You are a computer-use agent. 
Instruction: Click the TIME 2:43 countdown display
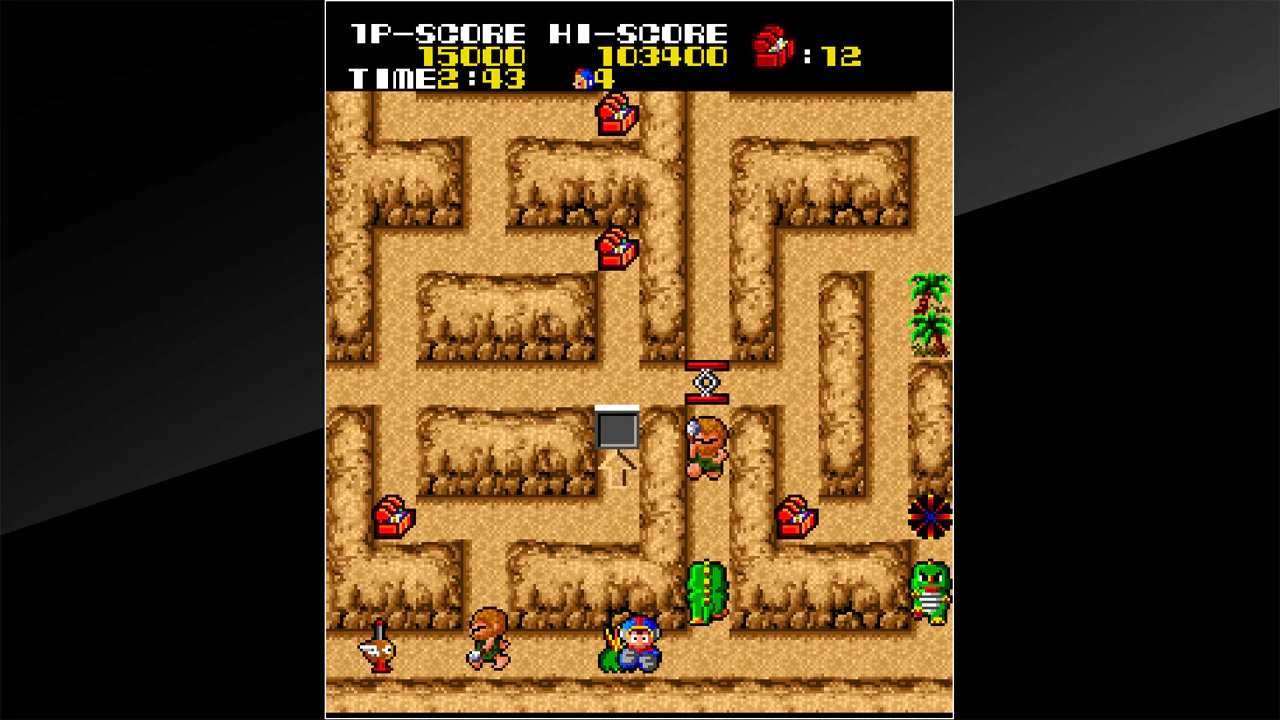pyautogui.click(x=437, y=78)
